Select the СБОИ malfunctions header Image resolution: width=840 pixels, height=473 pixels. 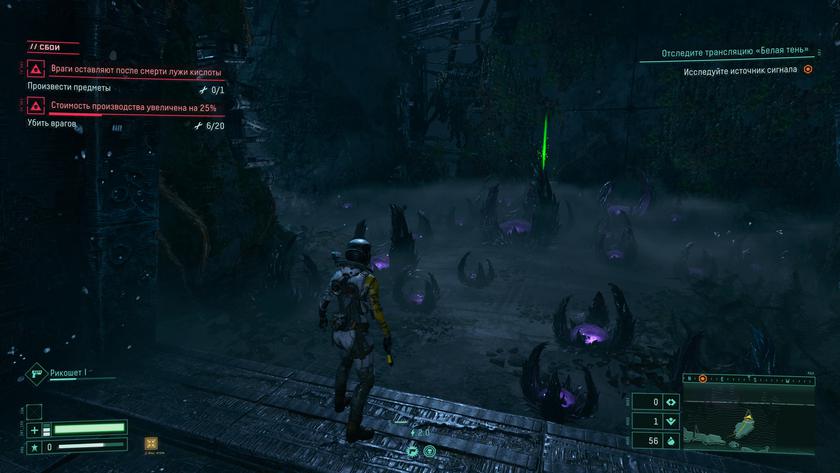point(47,46)
